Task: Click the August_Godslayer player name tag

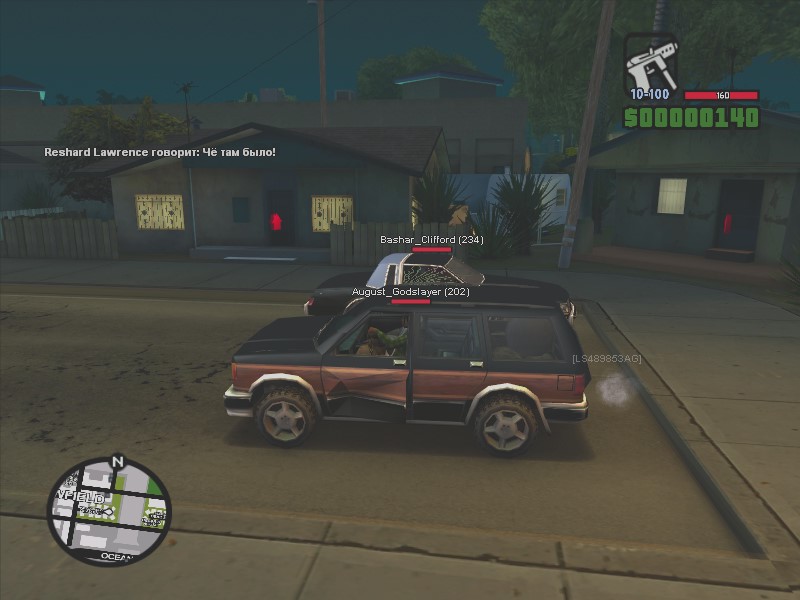Action: pyautogui.click(x=410, y=291)
